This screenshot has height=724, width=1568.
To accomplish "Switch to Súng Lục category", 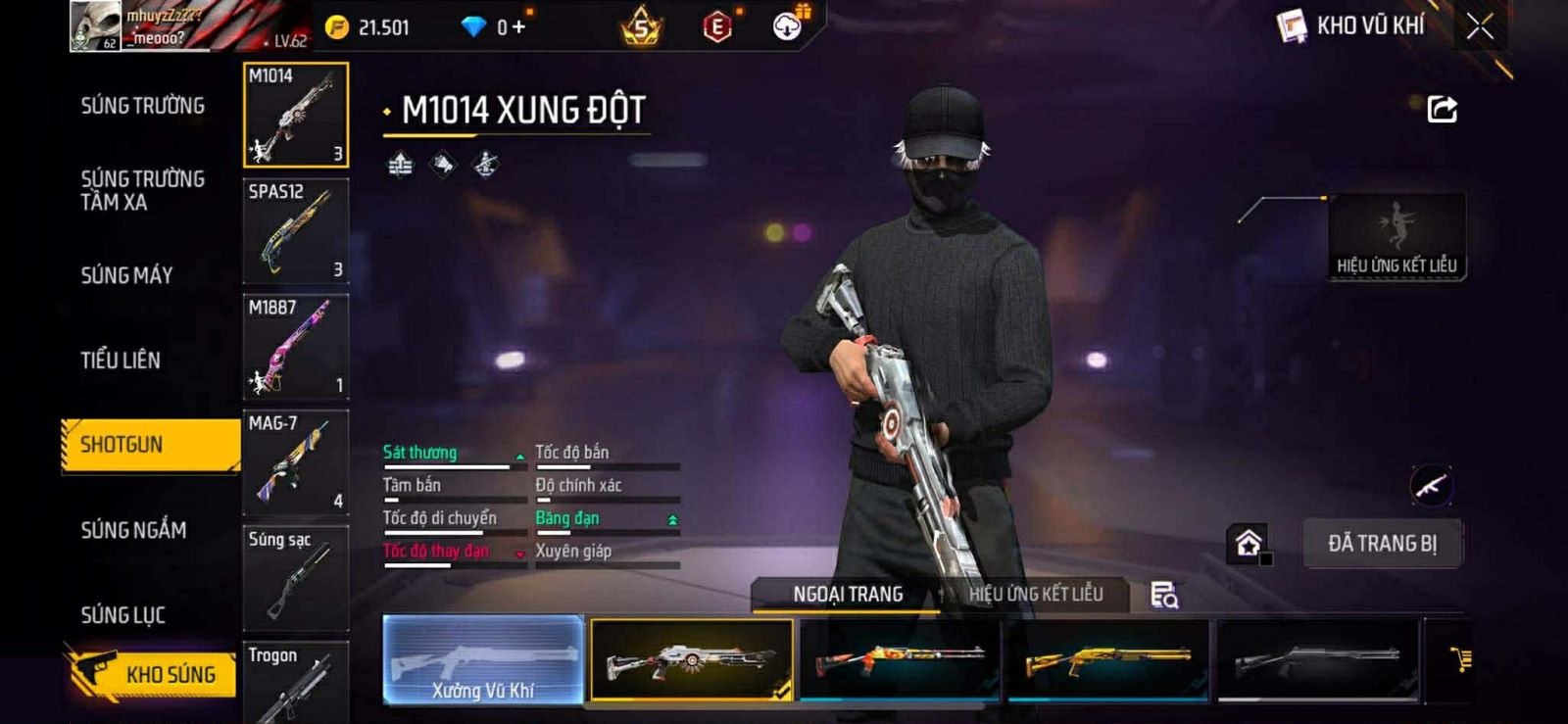I will click(123, 615).
